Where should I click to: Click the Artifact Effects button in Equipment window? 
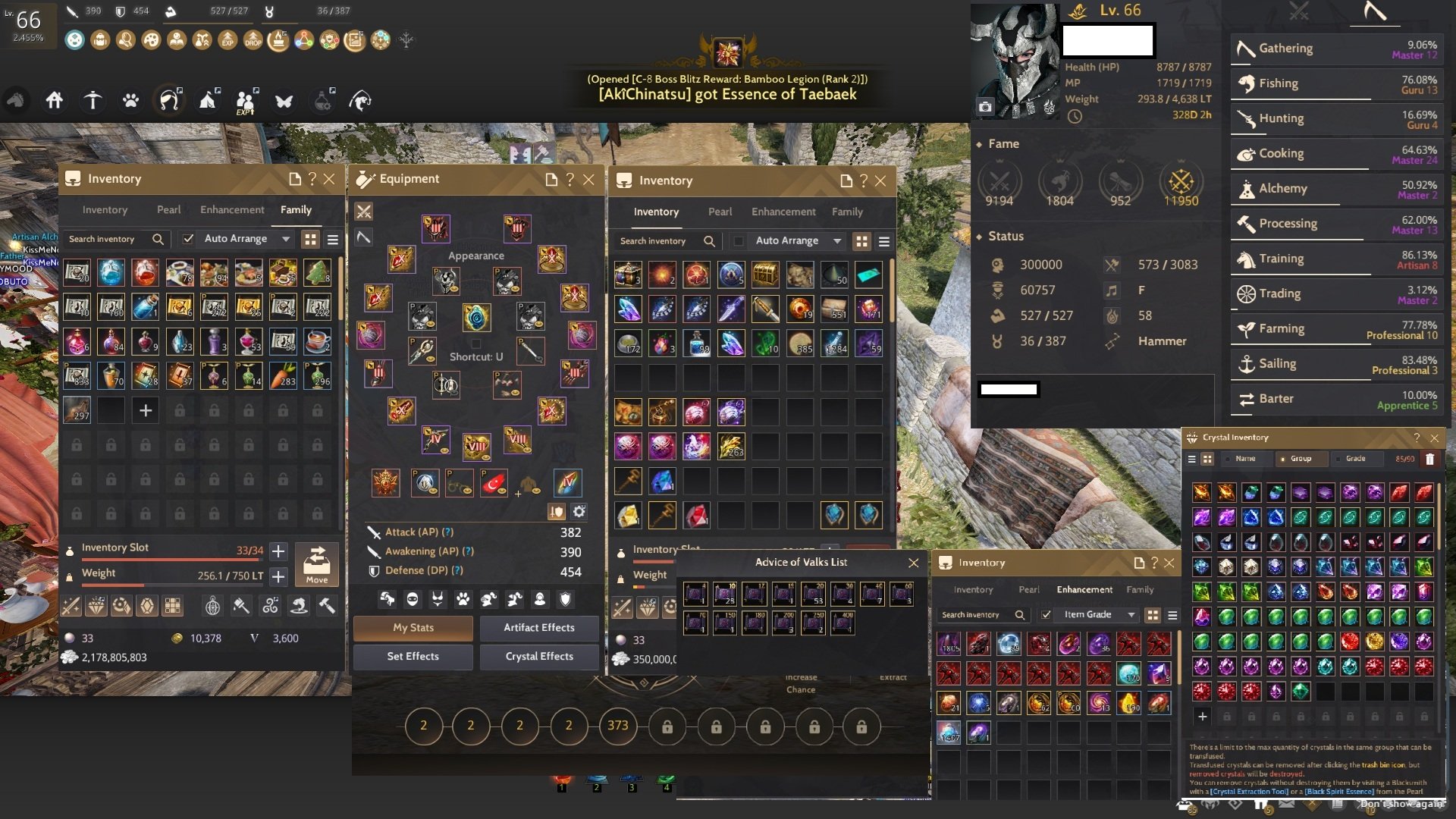[538, 627]
